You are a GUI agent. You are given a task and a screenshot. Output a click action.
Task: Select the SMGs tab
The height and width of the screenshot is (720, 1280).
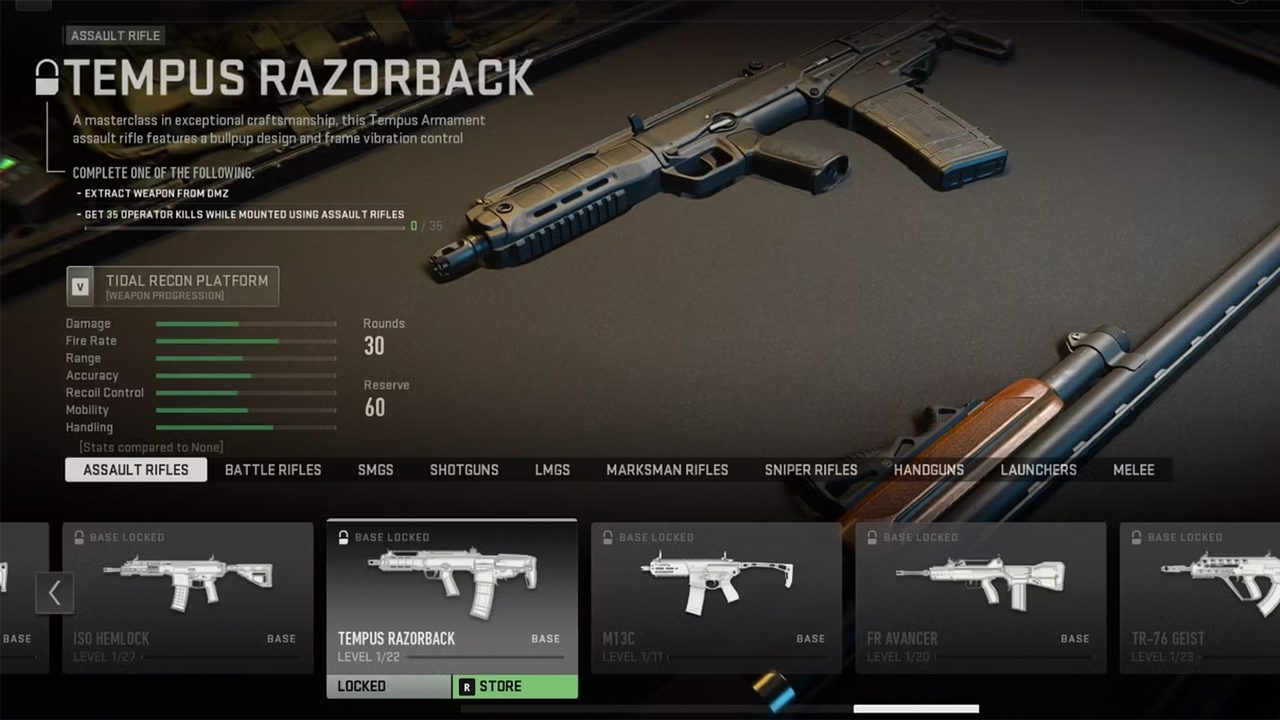pyautogui.click(x=375, y=470)
